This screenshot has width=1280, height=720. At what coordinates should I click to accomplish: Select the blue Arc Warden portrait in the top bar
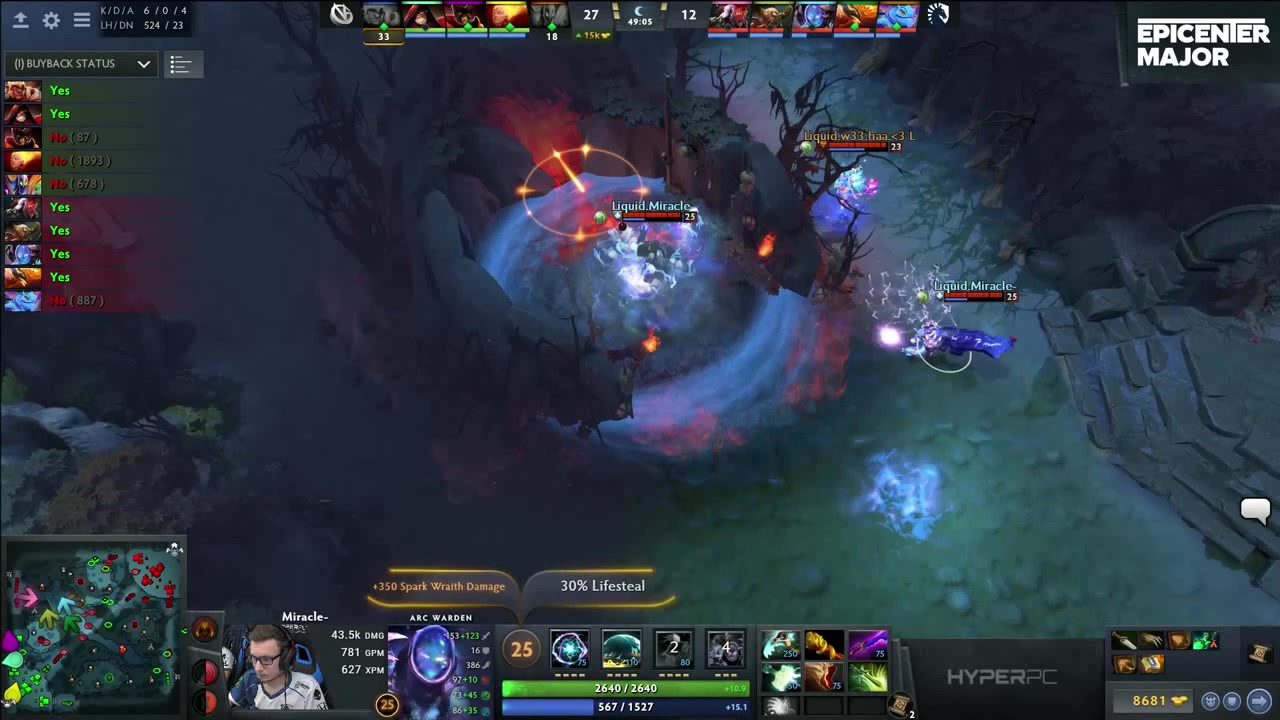coord(812,15)
